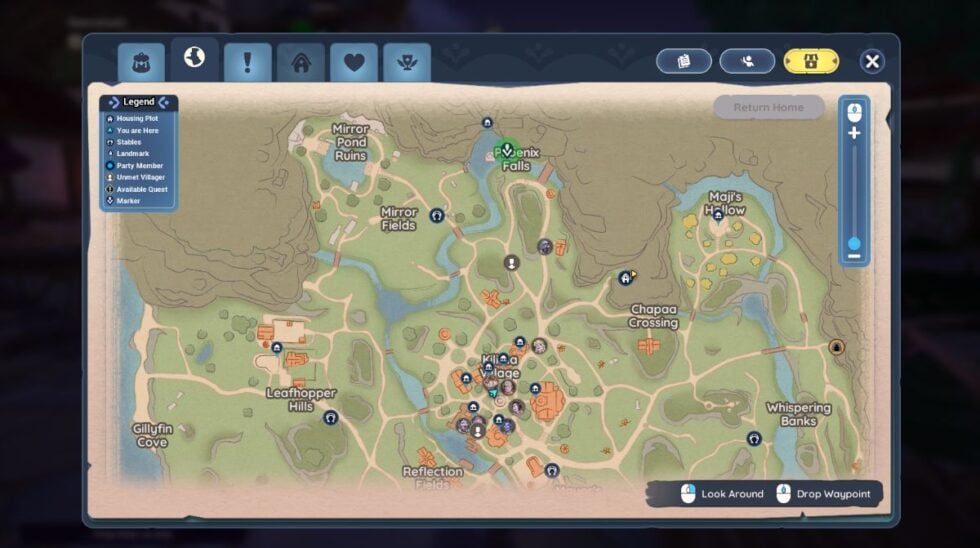Image resolution: width=980 pixels, height=548 pixels.
Task: Open the exclamation mark quests tab
Action: pyautogui.click(x=248, y=63)
